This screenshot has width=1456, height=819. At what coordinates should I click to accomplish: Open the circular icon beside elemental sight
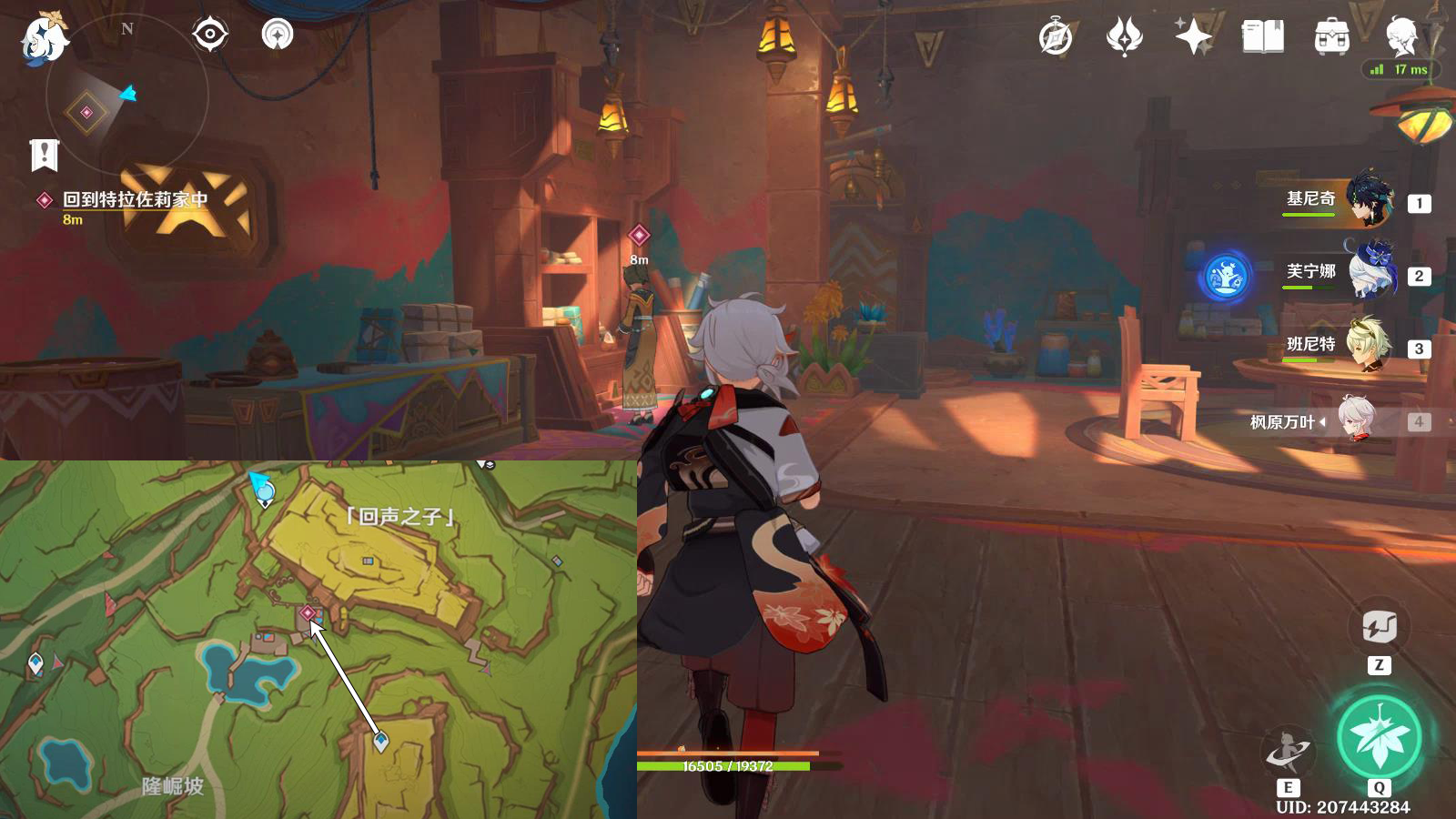tap(278, 35)
